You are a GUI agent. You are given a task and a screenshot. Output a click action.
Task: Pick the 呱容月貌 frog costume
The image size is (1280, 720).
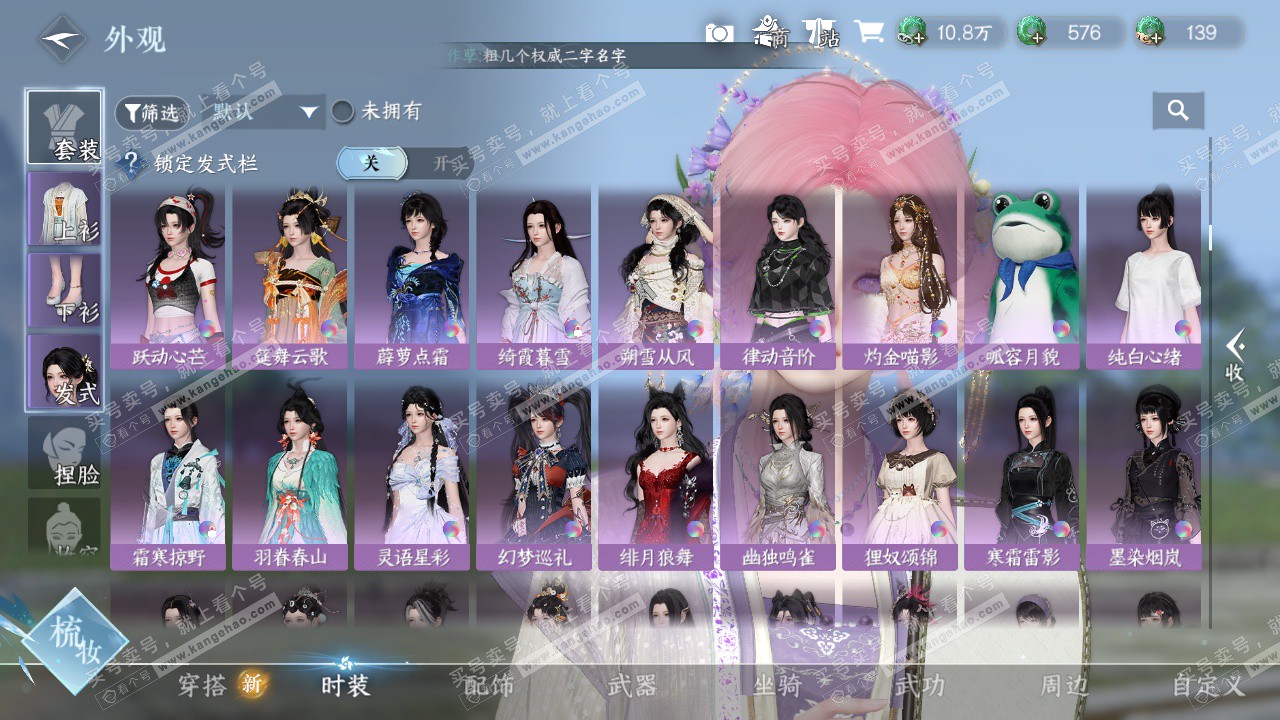[1022, 279]
